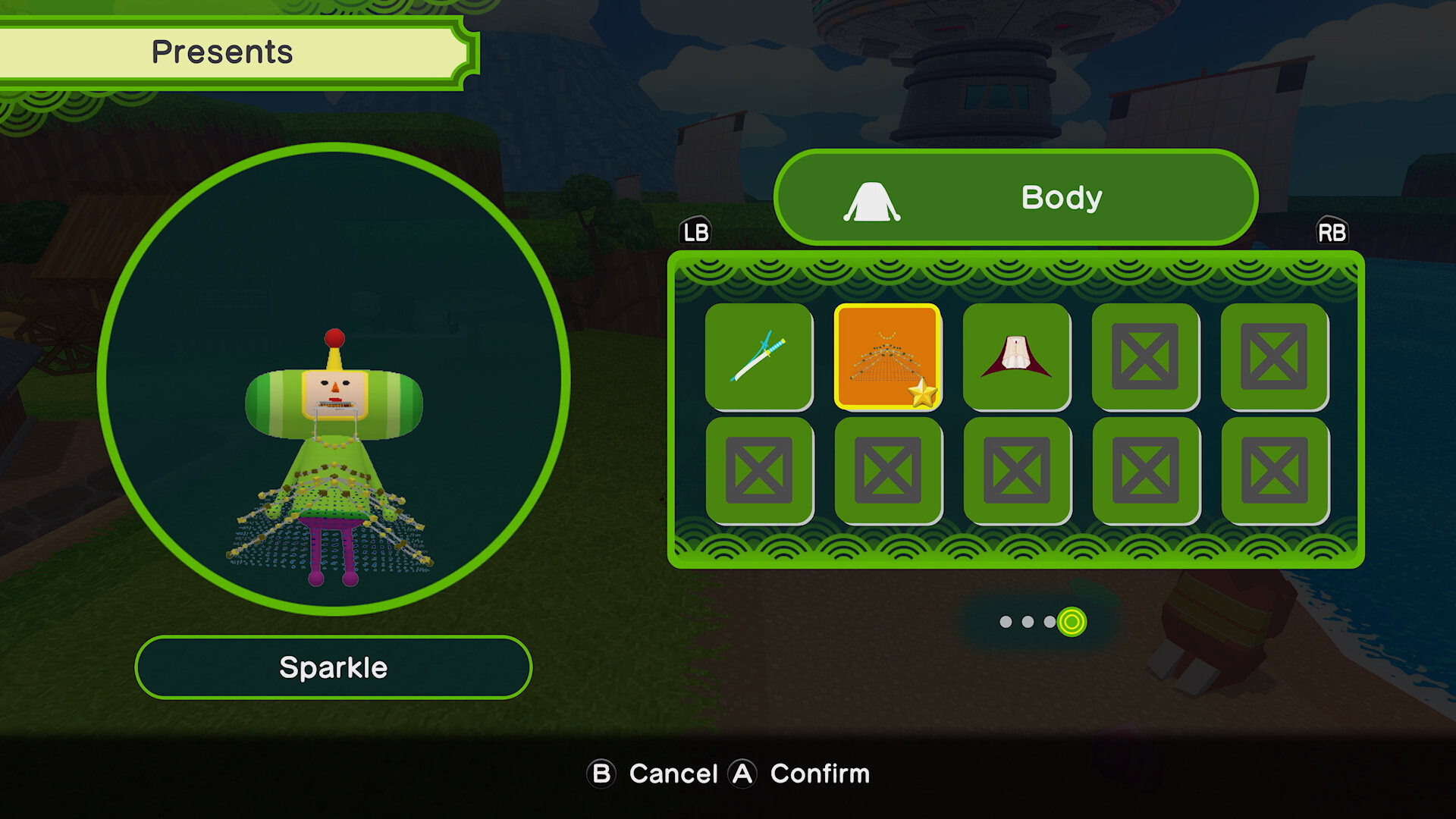Select the sword present slot
Viewport: 1456px width, 819px height.
[x=758, y=356]
